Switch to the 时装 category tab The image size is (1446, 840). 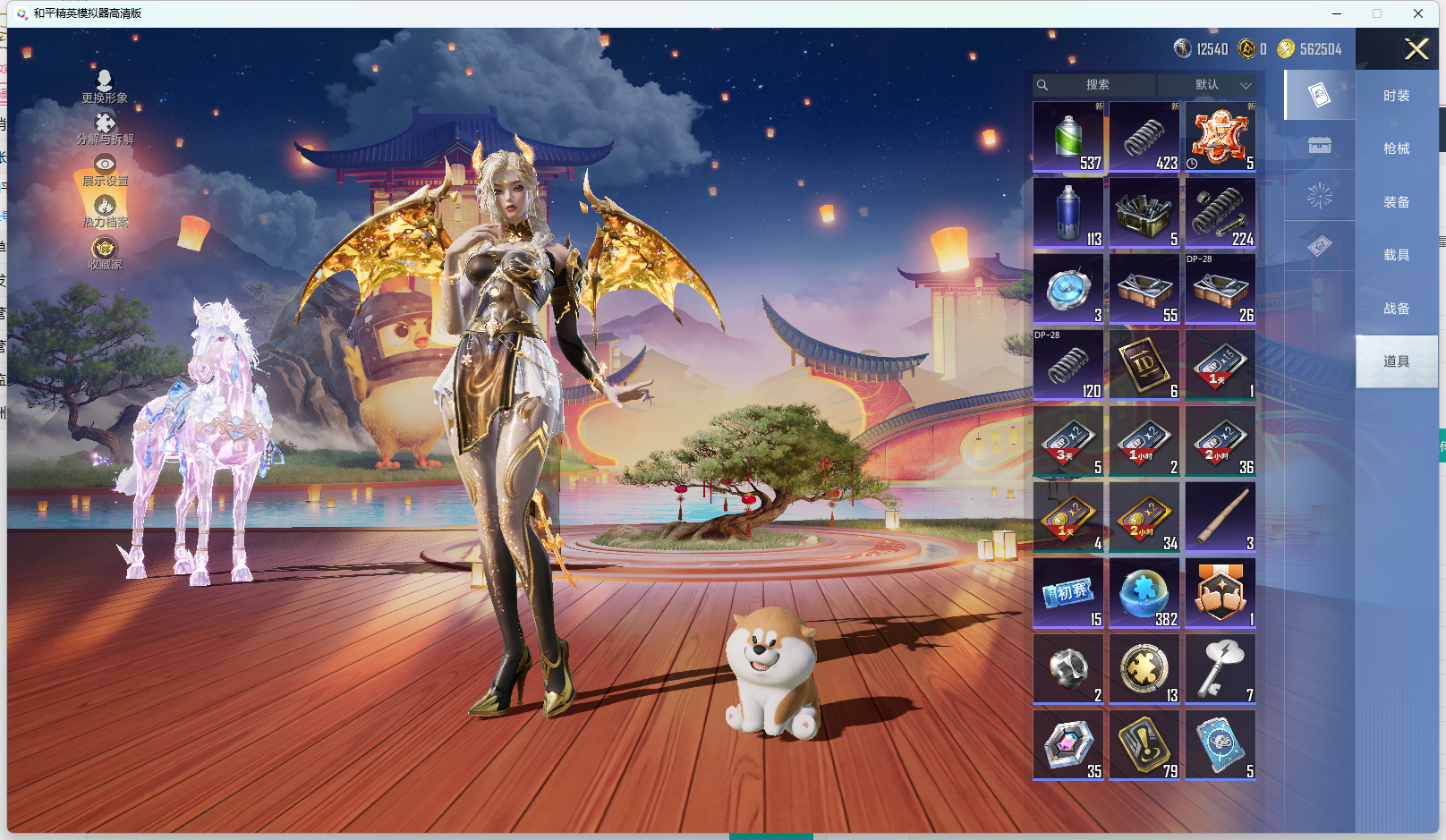(1396, 96)
